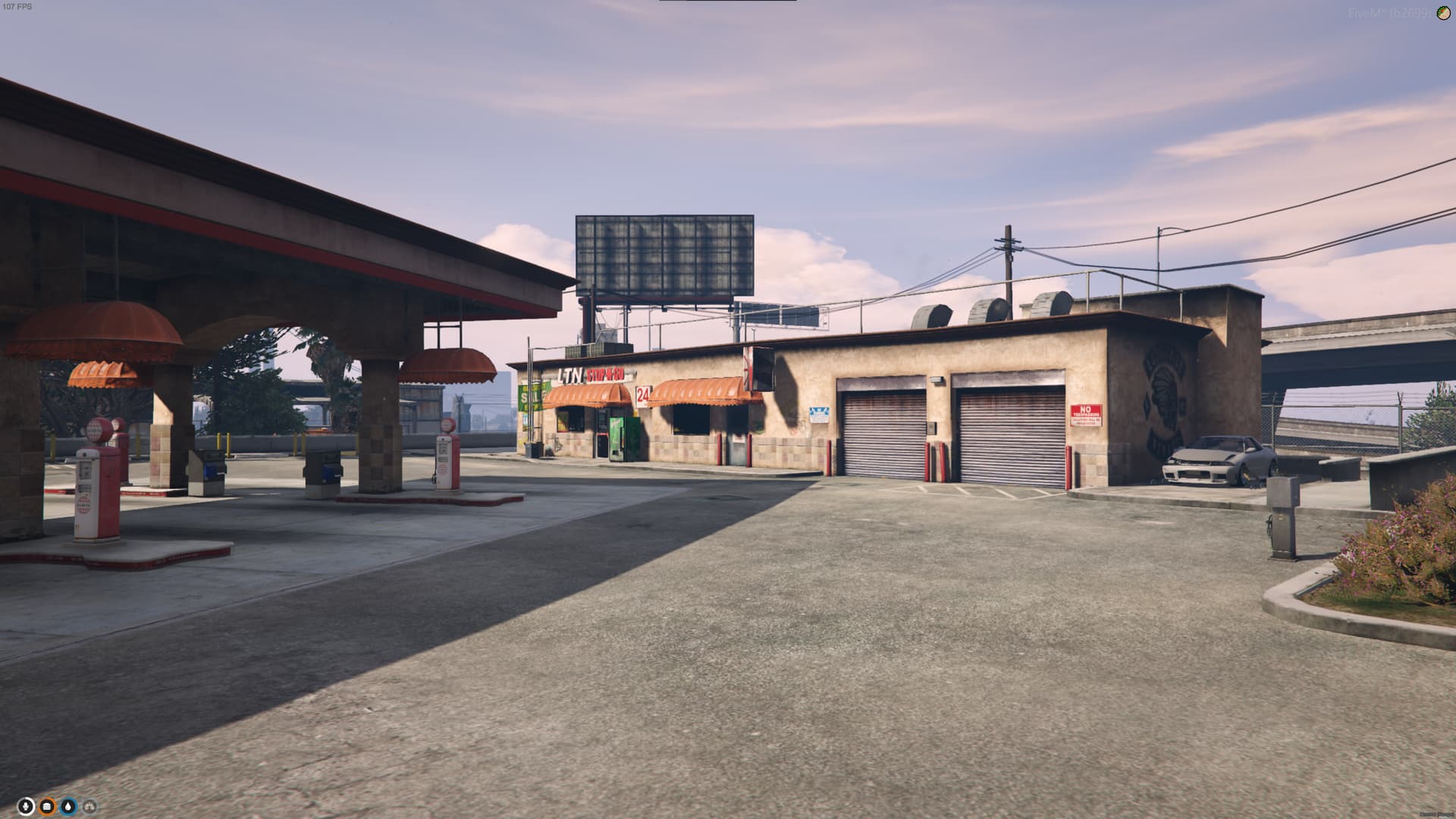
Task: Click the round FiveM taco icon
Action: [1443, 13]
